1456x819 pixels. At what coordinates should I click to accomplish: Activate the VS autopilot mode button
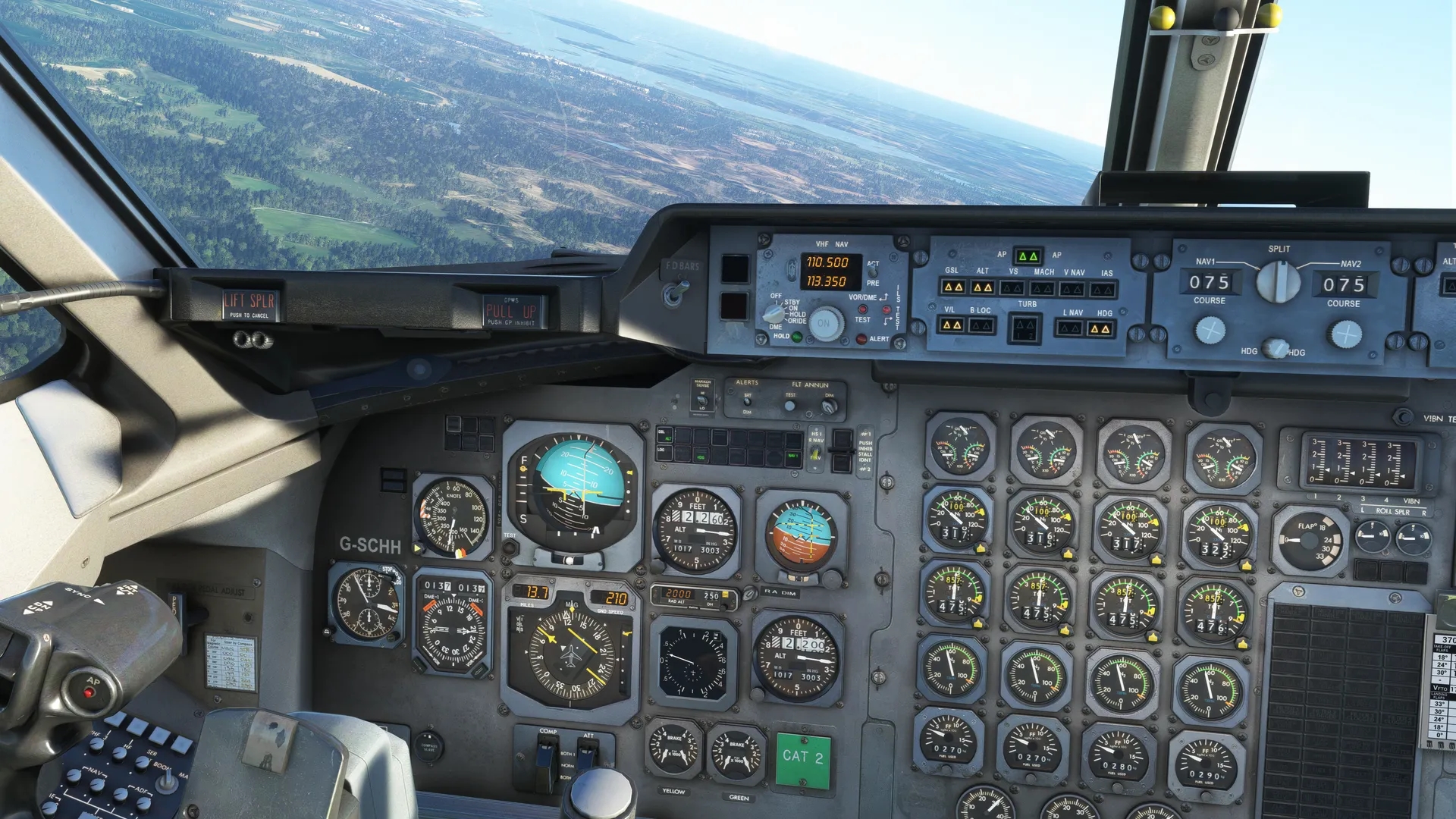(x=1012, y=288)
